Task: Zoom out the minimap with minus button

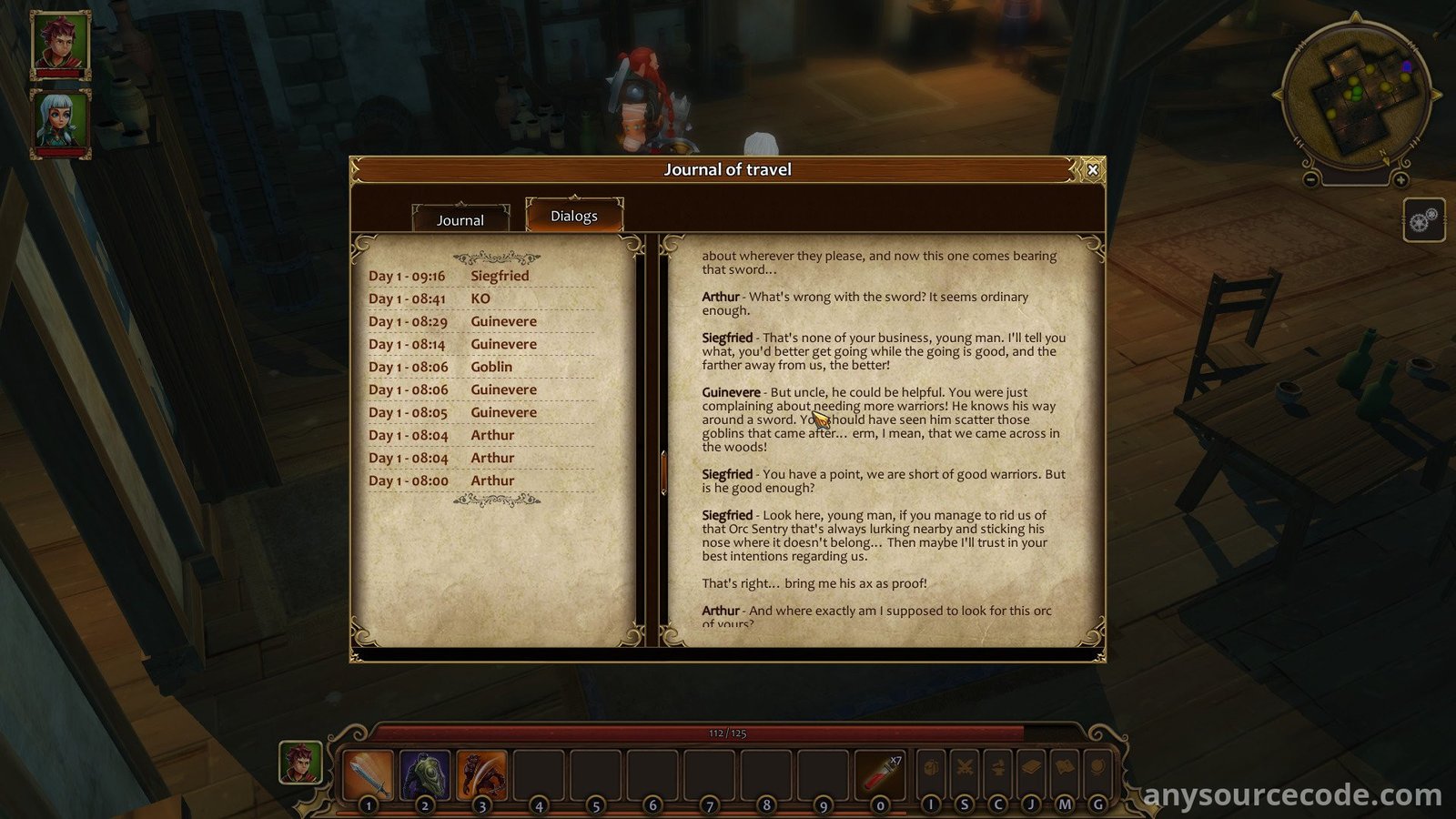Action: point(1311,180)
